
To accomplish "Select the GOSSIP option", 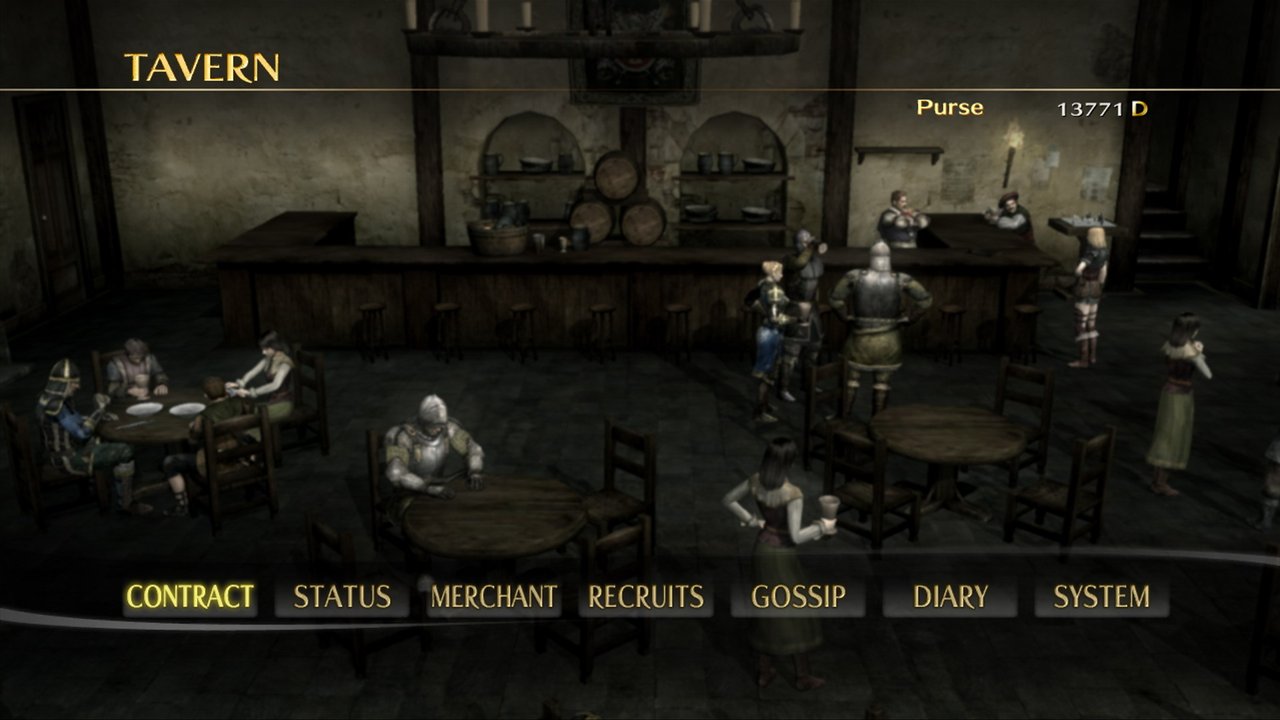I will point(799,596).
